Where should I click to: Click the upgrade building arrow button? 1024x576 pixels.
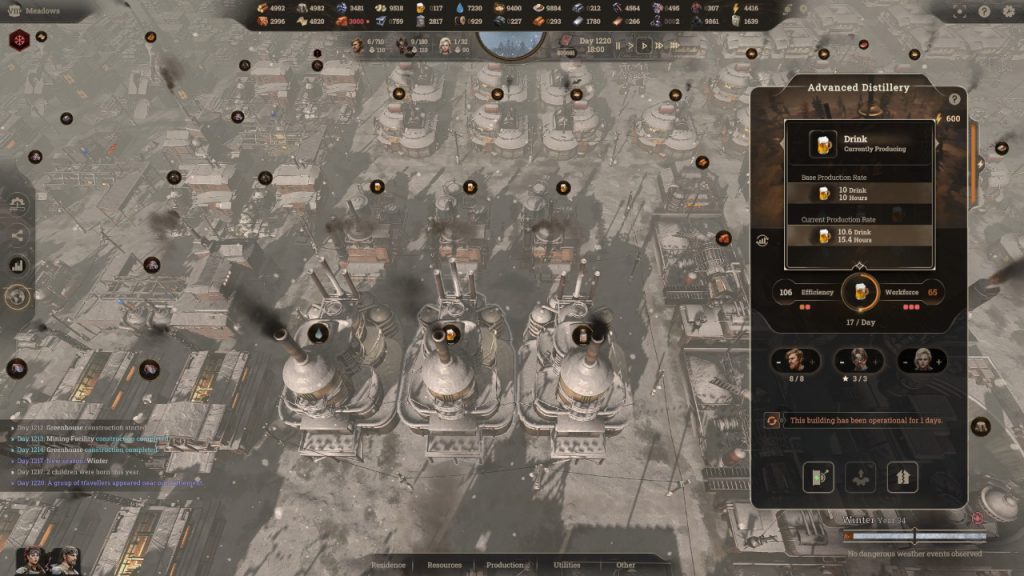pos(902,477)
